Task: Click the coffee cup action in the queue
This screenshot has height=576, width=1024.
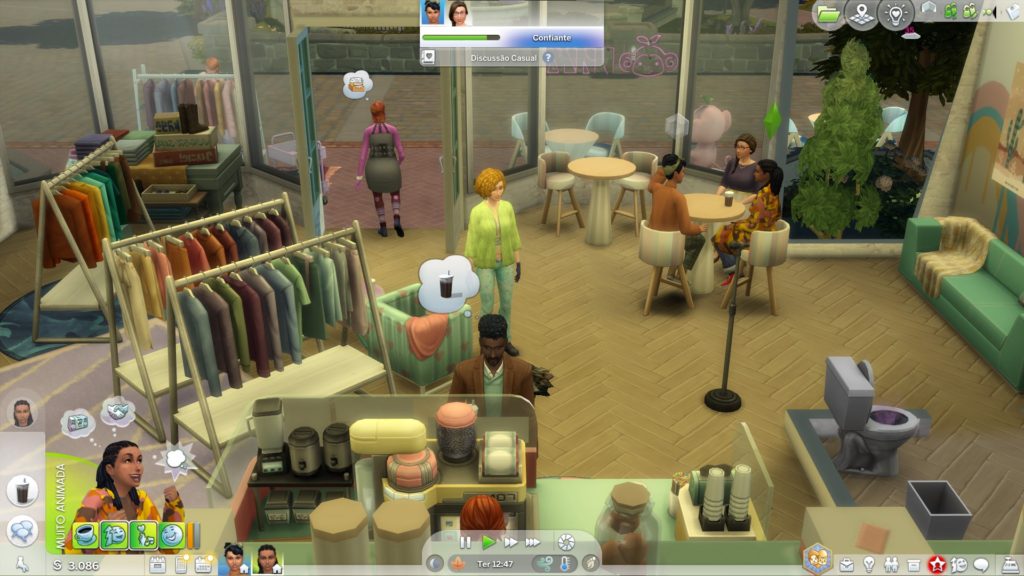Action: click(x=22, y=491)
